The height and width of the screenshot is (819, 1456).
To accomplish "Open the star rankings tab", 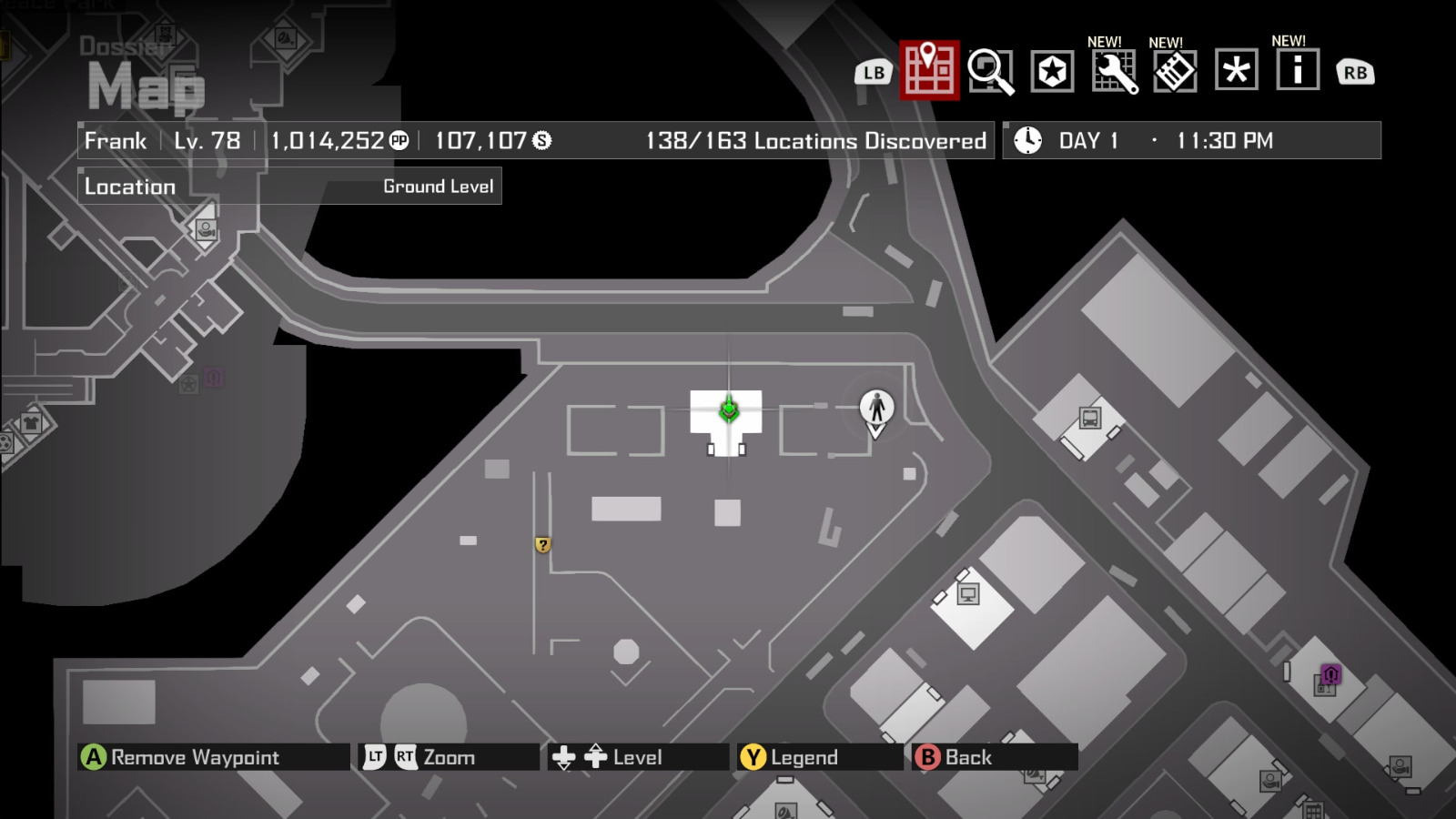I will click(x=1053, y=71).
